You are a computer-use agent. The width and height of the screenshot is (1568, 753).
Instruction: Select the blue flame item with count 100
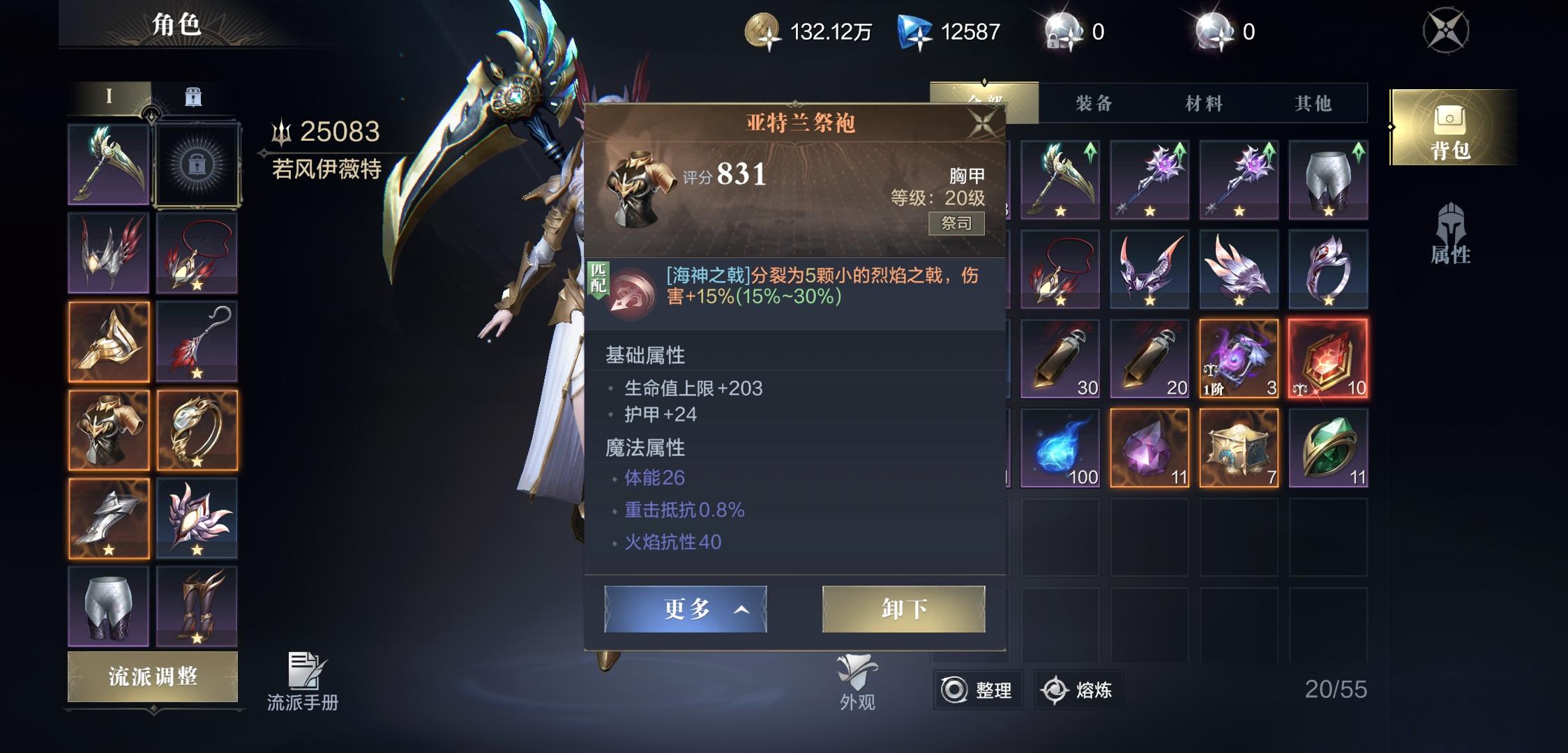1060,448
